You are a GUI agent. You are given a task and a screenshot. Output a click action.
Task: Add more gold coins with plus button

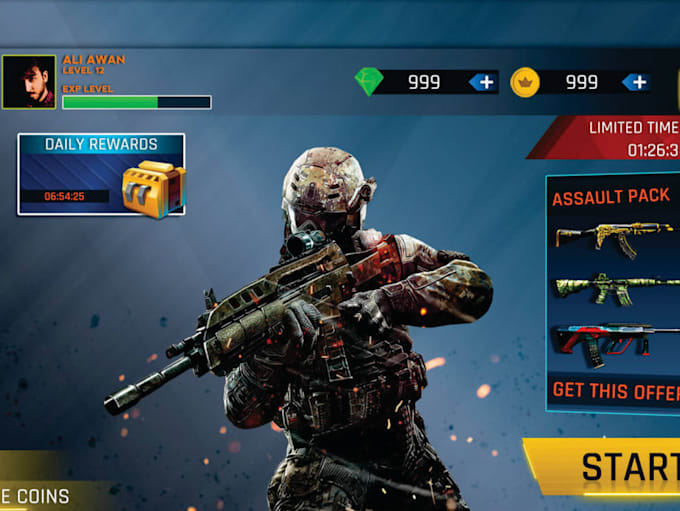click(x=636, y=82)
